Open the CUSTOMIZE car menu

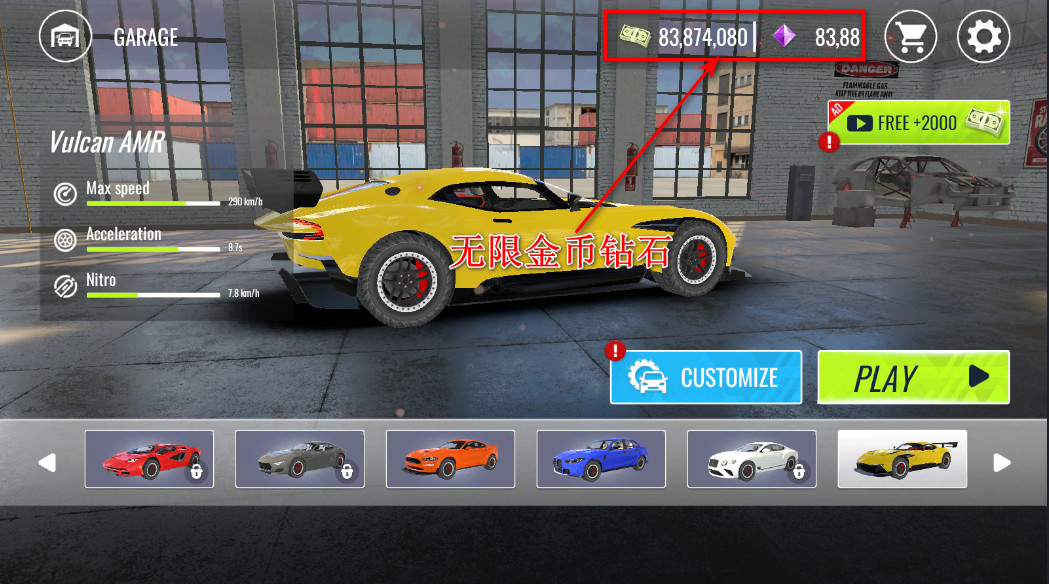point(707,377)
